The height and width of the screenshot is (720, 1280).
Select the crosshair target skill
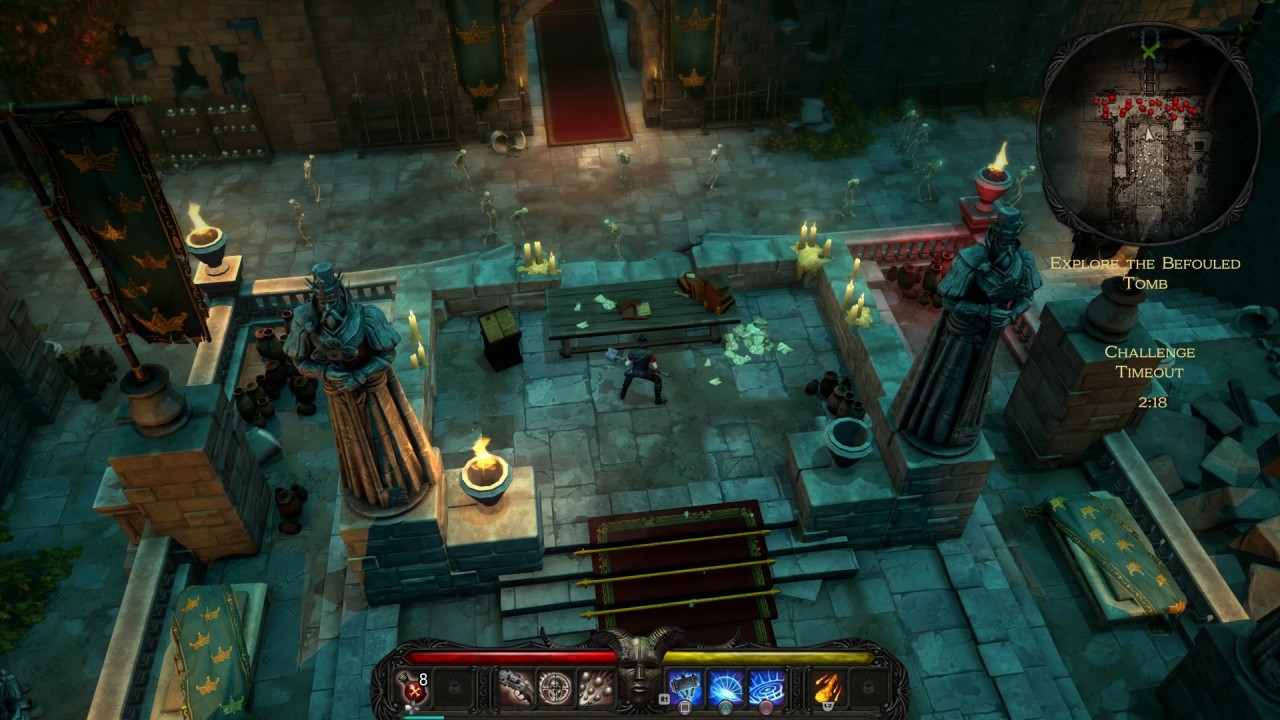coord(556,687)
